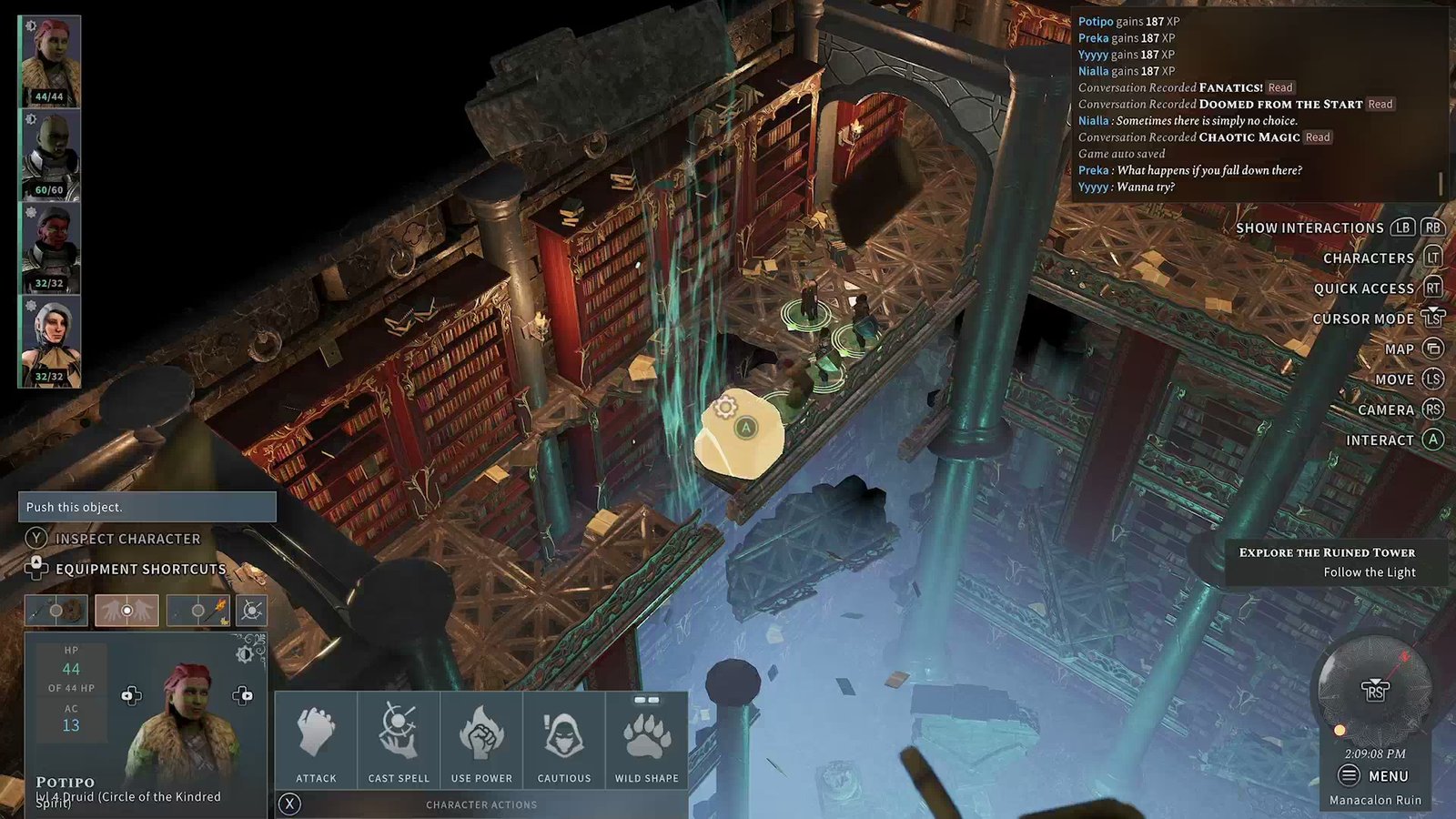
Task: Open the Explore the Ruined Tower quest tracker
Action: (x=1327, y=561)
